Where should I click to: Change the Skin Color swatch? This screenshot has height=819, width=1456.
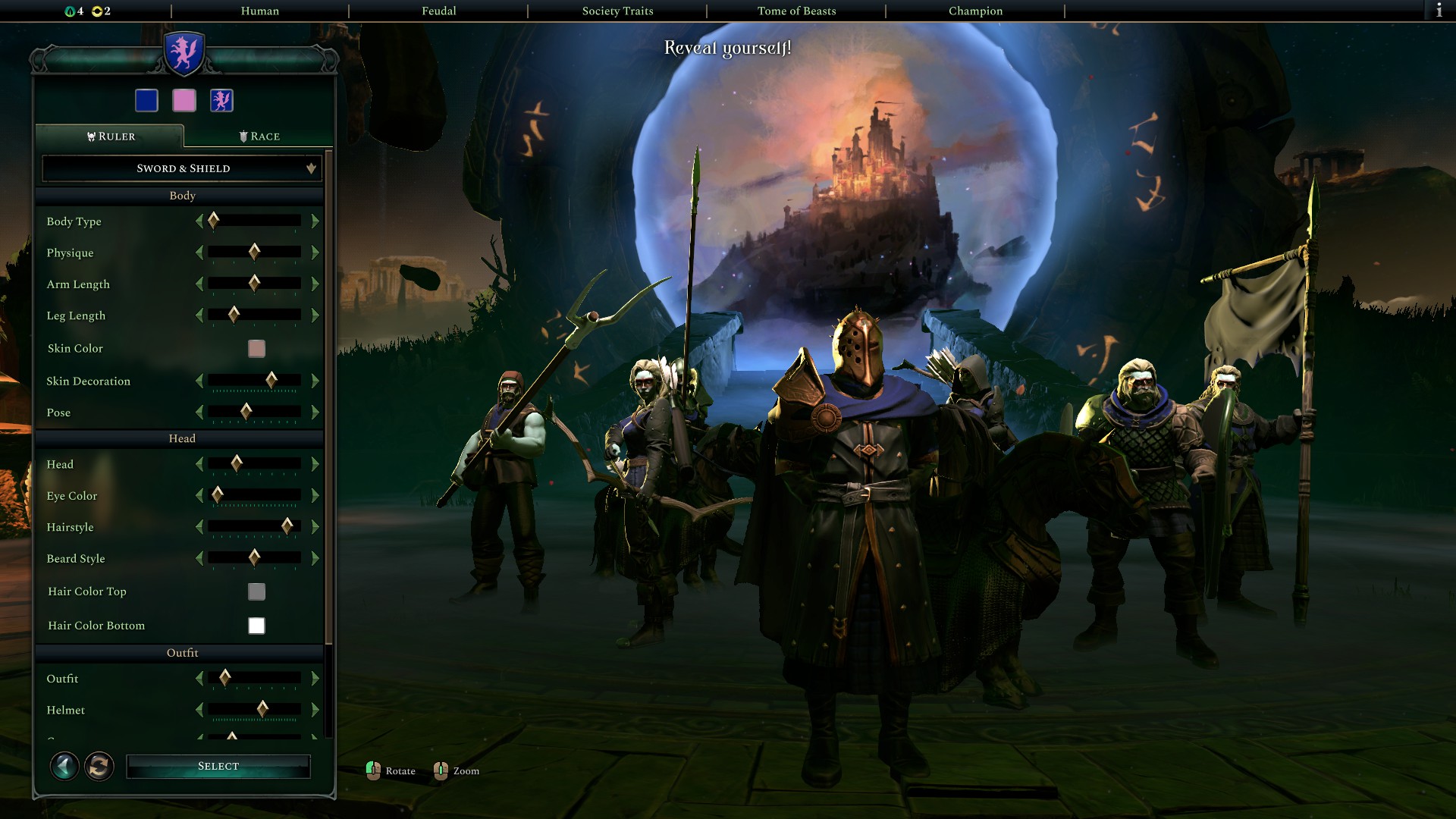coord(256,348)
